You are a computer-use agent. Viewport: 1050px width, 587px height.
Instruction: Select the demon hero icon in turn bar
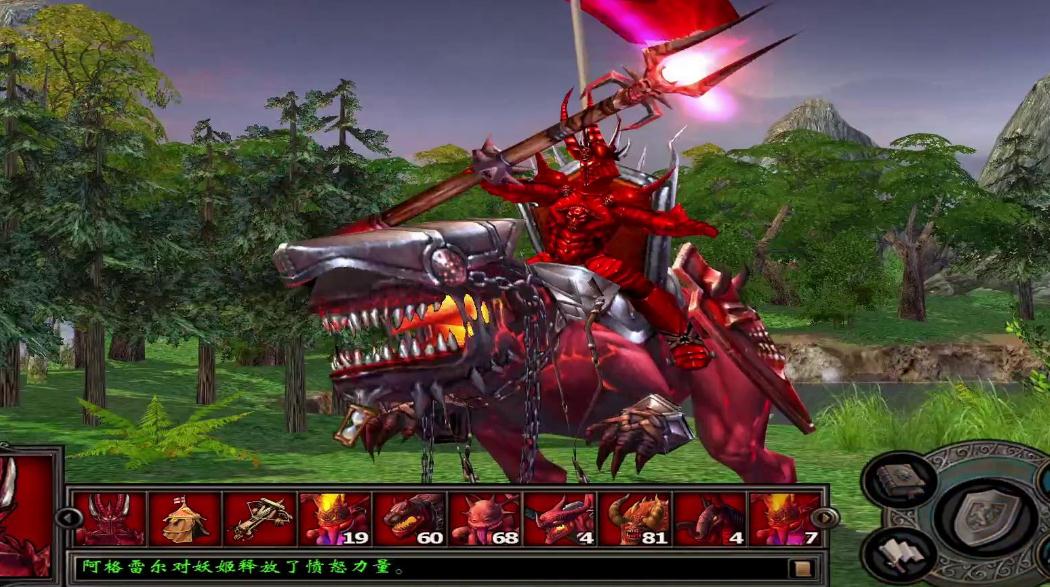110,518
